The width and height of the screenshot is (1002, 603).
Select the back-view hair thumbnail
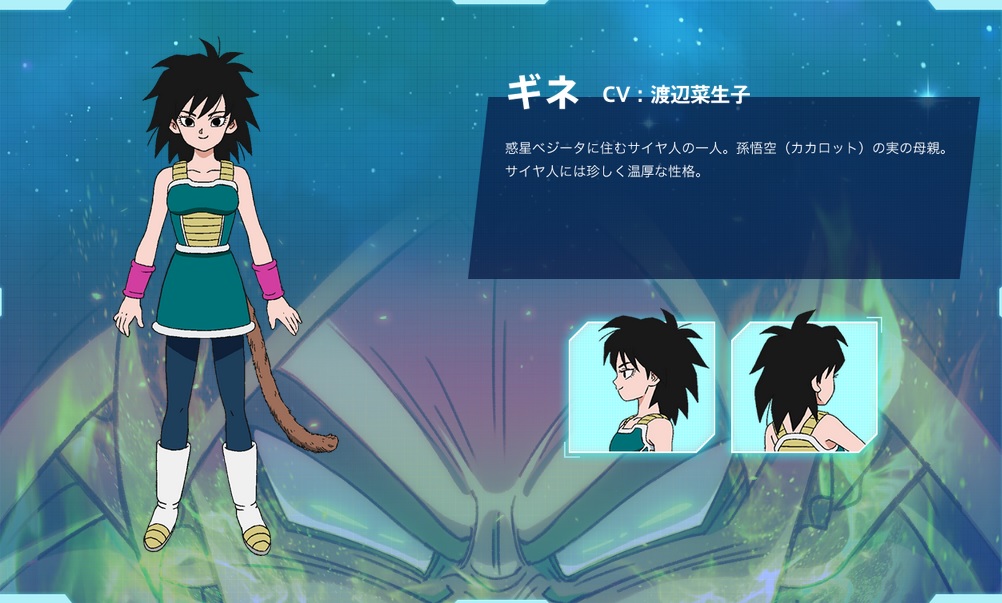tap(805, 385)
